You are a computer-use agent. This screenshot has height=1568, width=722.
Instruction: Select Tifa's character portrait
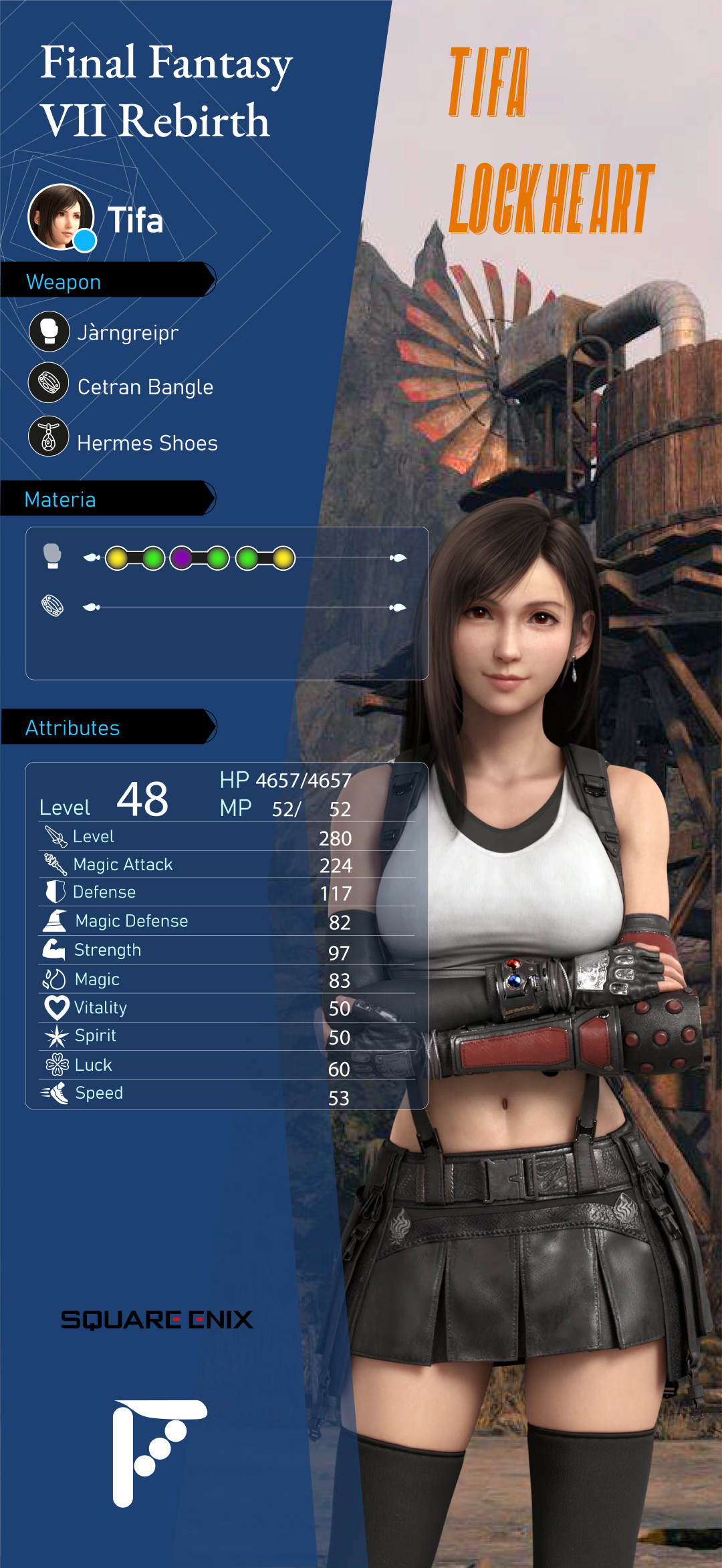click(x=61, y=217)
